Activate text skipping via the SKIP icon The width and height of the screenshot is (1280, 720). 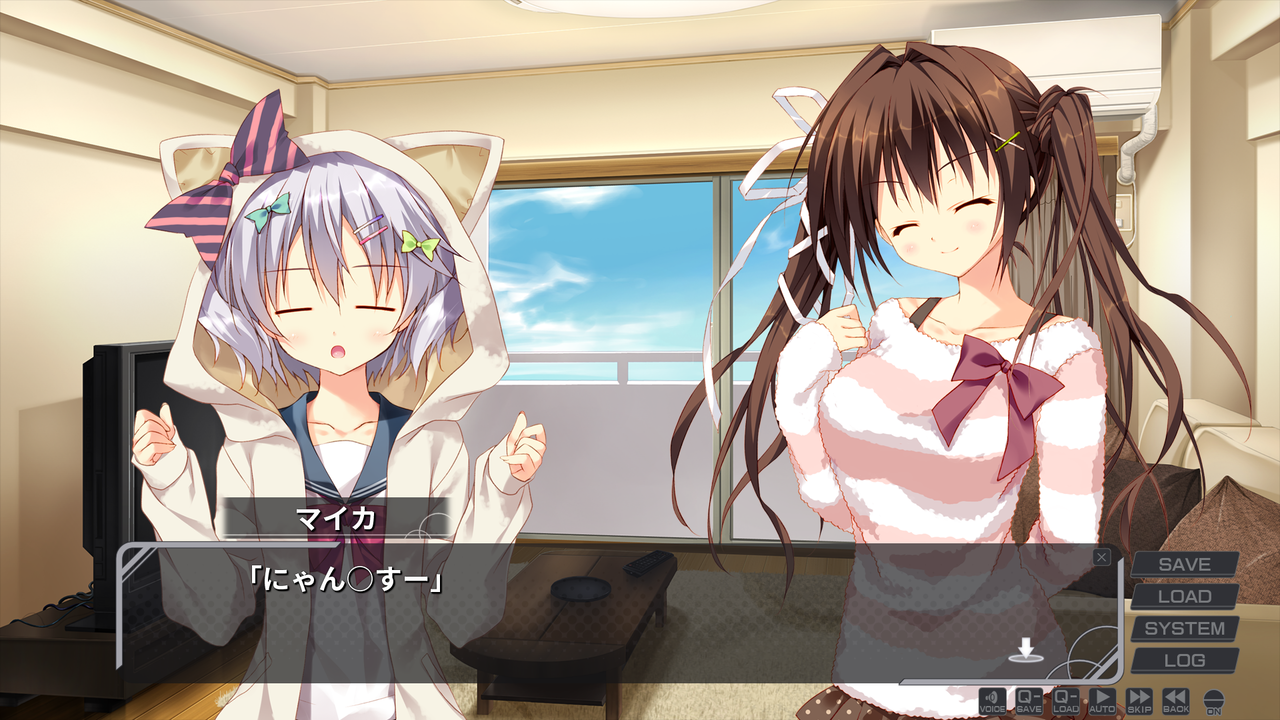pyautogui.click(x=1141, y=703)
